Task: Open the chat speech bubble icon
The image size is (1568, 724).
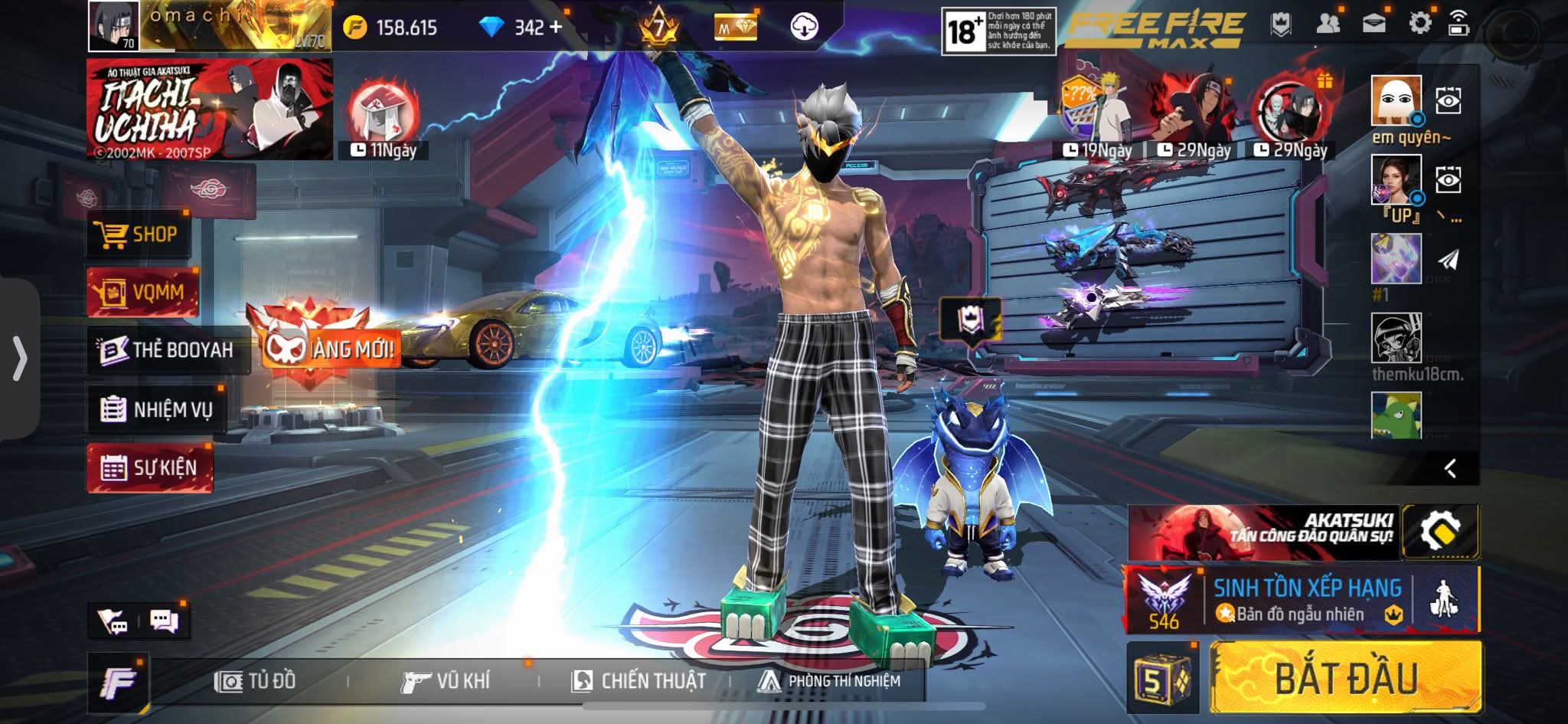Action: point(164,621)
